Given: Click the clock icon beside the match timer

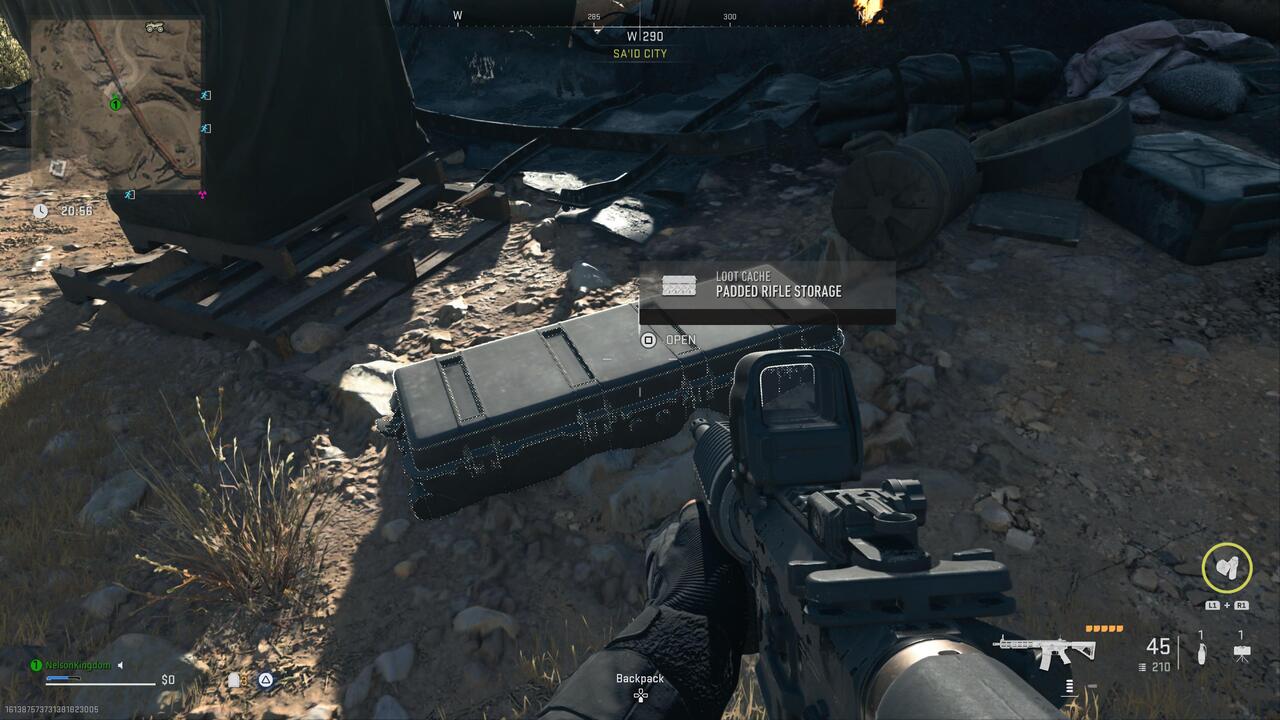Looking at the screenshot, I should point(39,211).
